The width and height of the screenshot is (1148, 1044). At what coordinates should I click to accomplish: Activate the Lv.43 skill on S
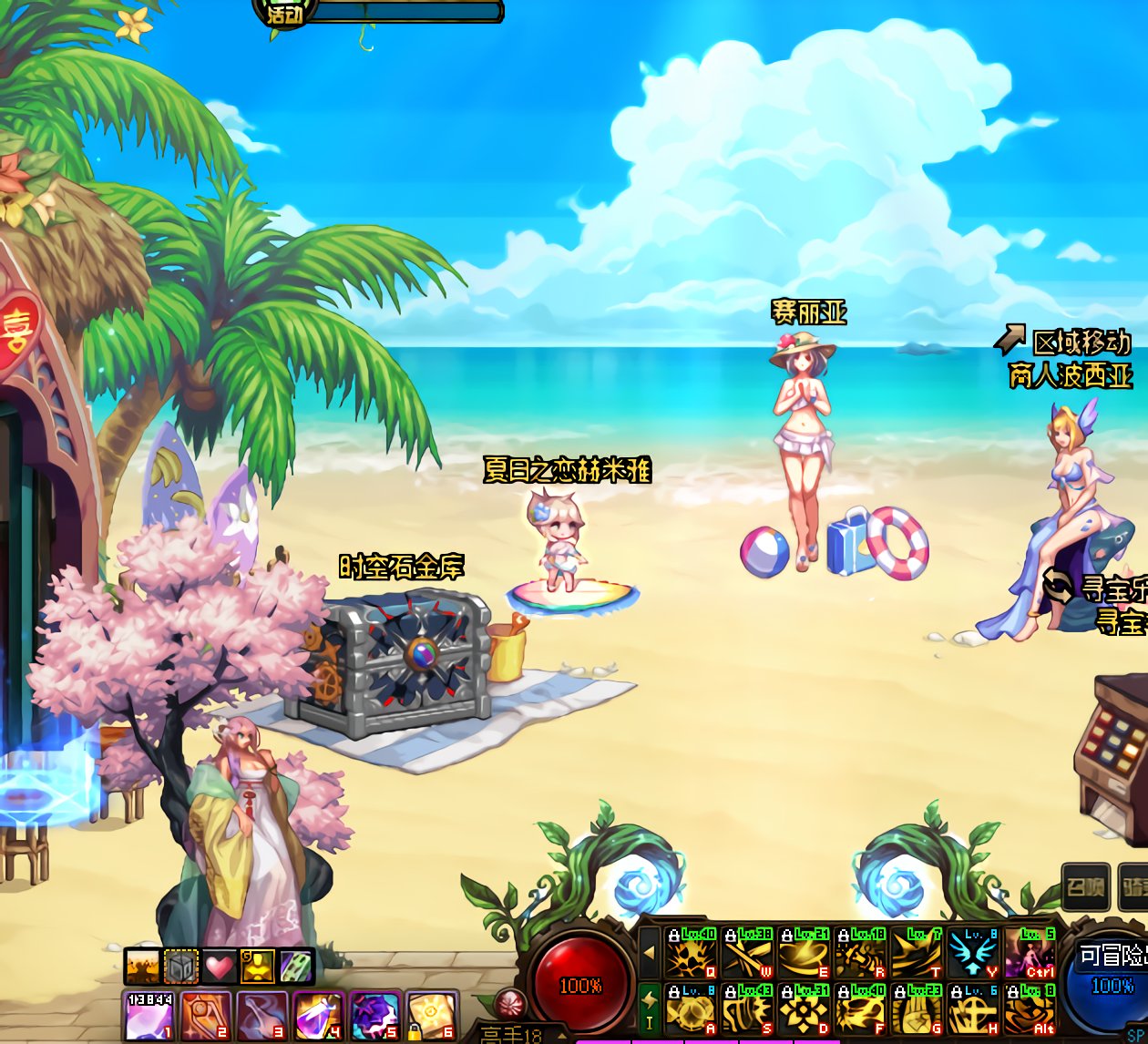coord(746,1008)
